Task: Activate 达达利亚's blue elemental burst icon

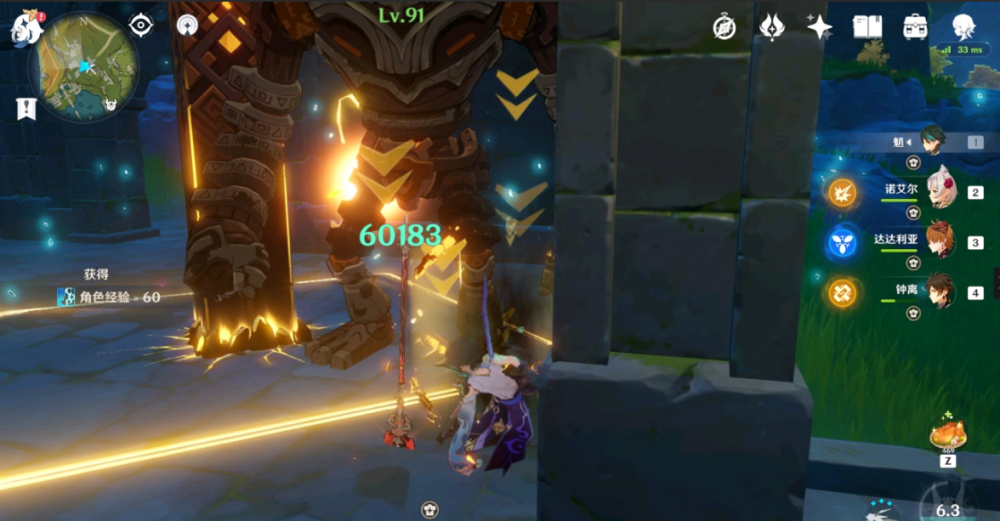Action: pyautogui.click(x=840, y=242)
